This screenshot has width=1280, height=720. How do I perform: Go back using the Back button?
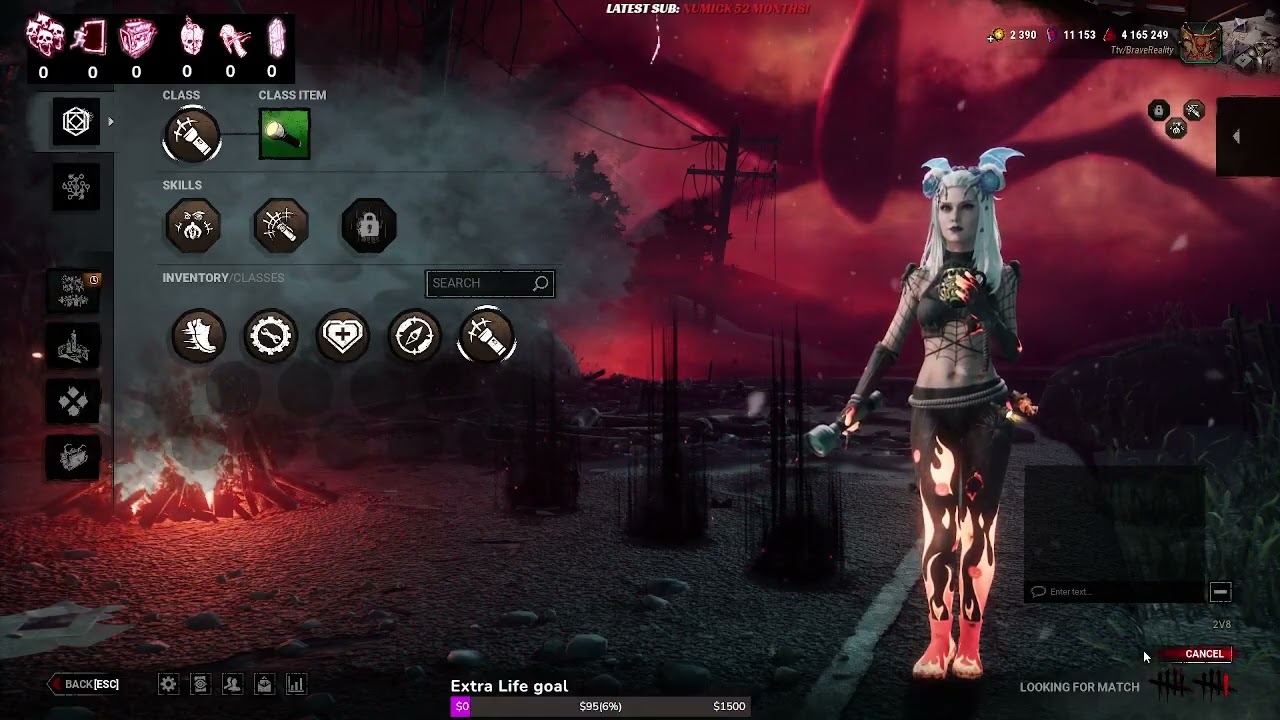[x=87, y=684]
